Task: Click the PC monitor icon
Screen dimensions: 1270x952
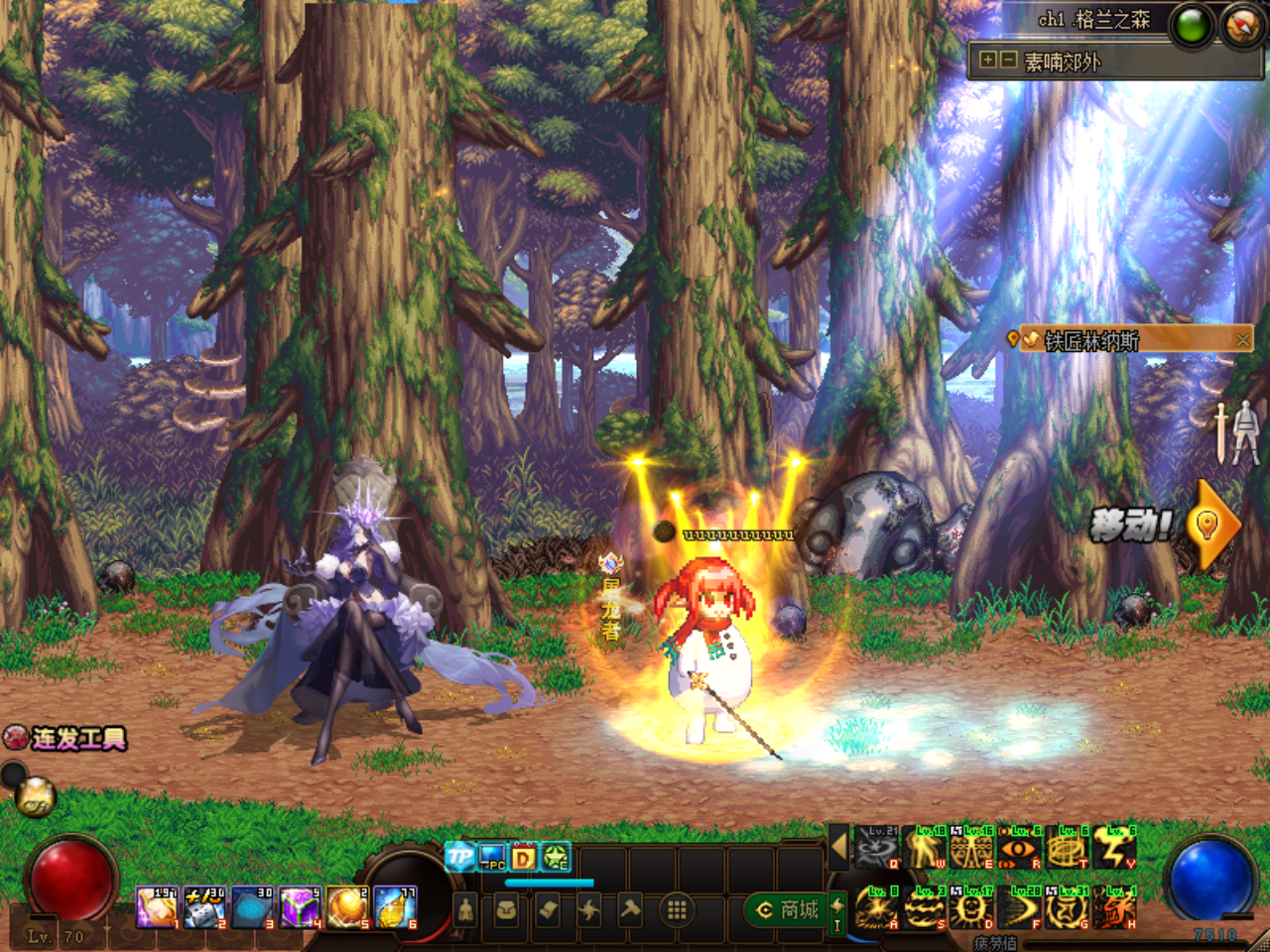Action: 492,856
